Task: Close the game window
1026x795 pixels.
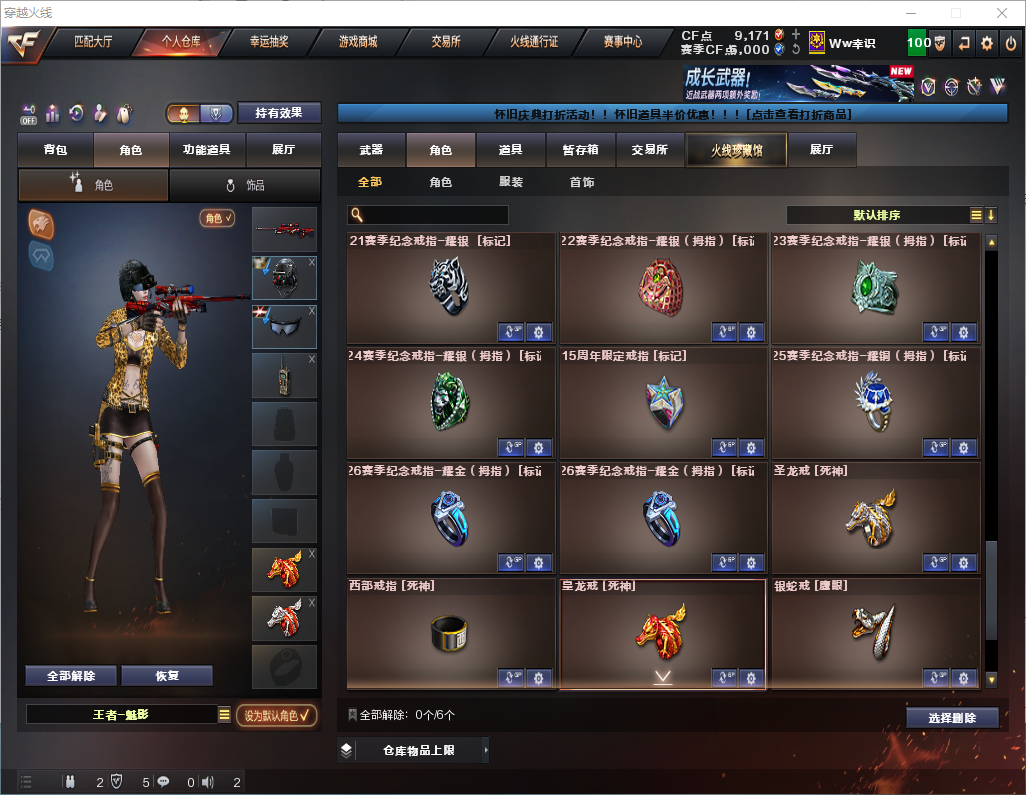Action: (1002, 13)
